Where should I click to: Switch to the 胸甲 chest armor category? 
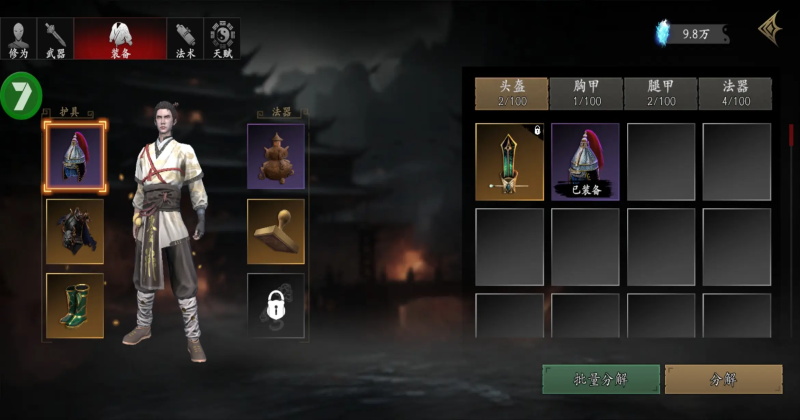584,93
